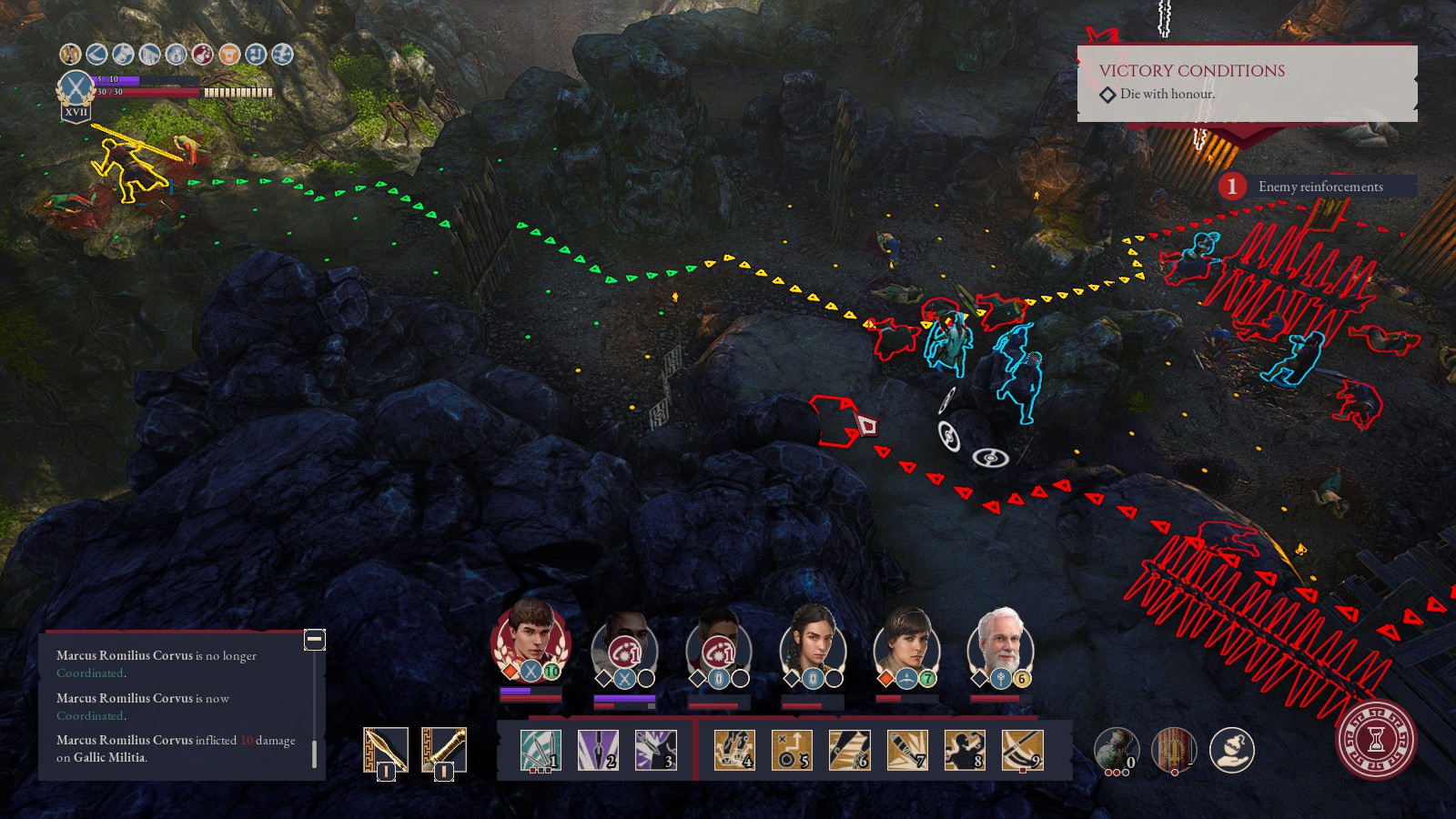Open the Enemy reinforcements notice
Image resolution: width=1456 pixels, height=819 pixels.
pos(1319,187)
